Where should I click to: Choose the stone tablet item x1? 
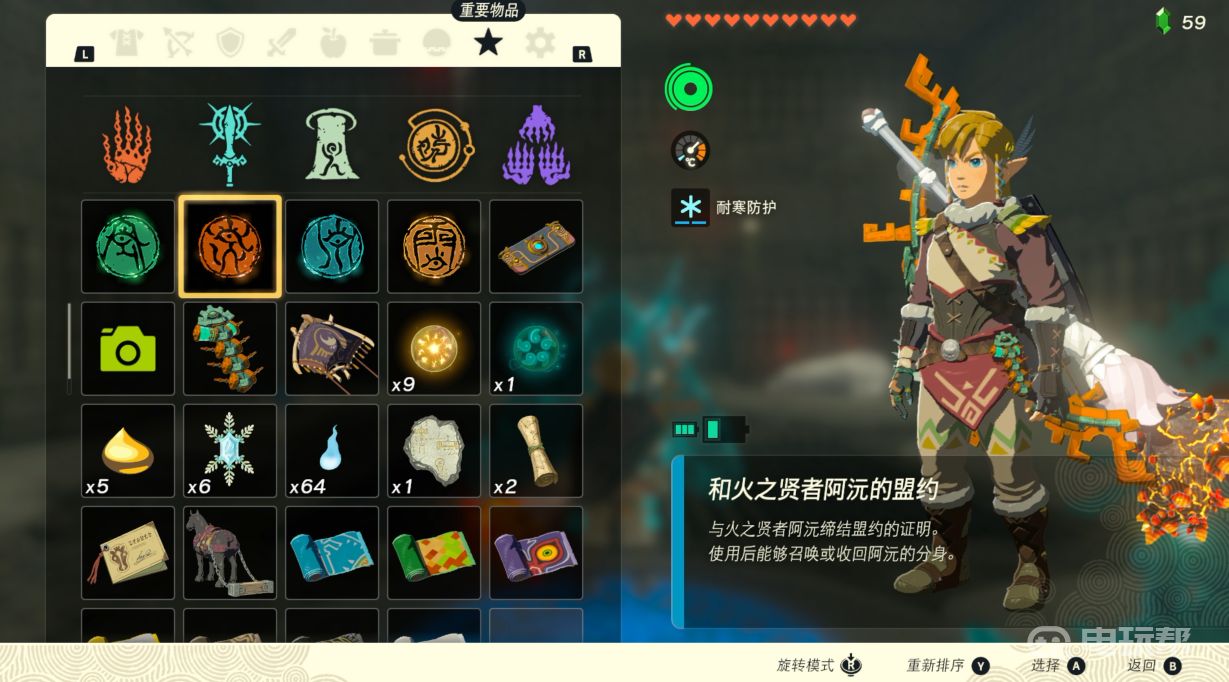pyautogui.click(x=434, y=451)
